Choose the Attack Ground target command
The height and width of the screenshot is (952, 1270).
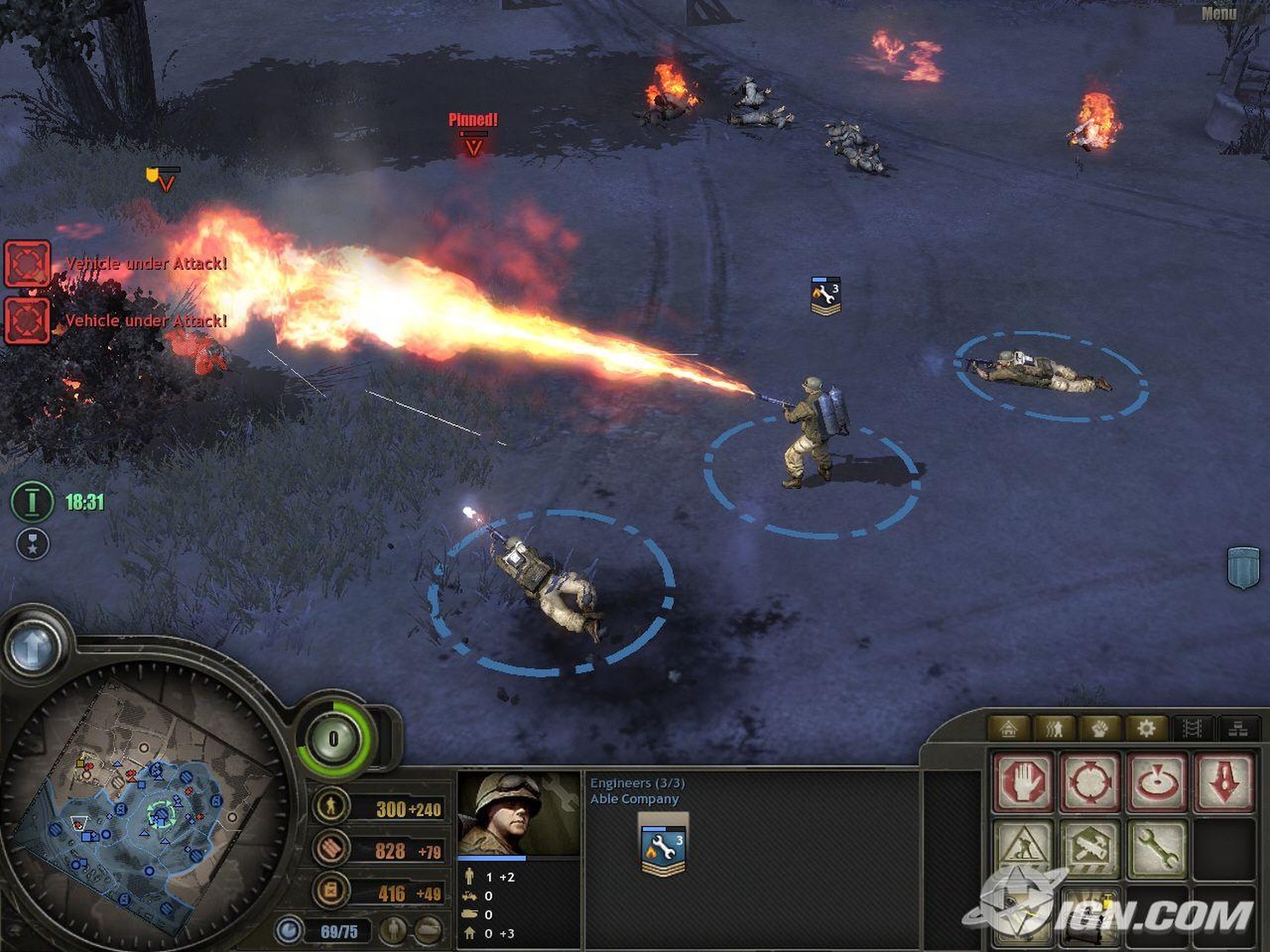(1157, 781)
